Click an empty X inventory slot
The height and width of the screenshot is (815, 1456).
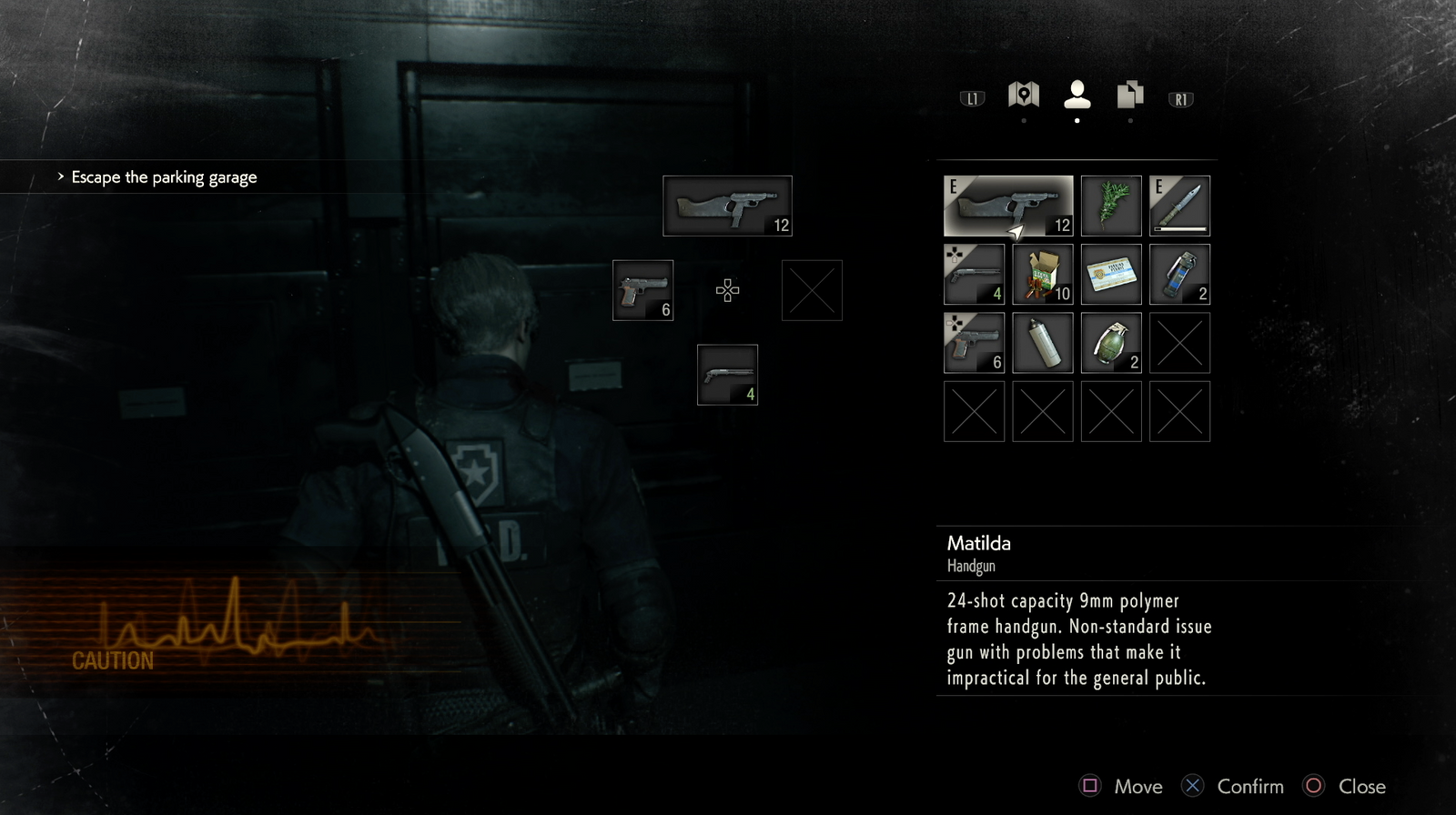(x=1179, y=343)
